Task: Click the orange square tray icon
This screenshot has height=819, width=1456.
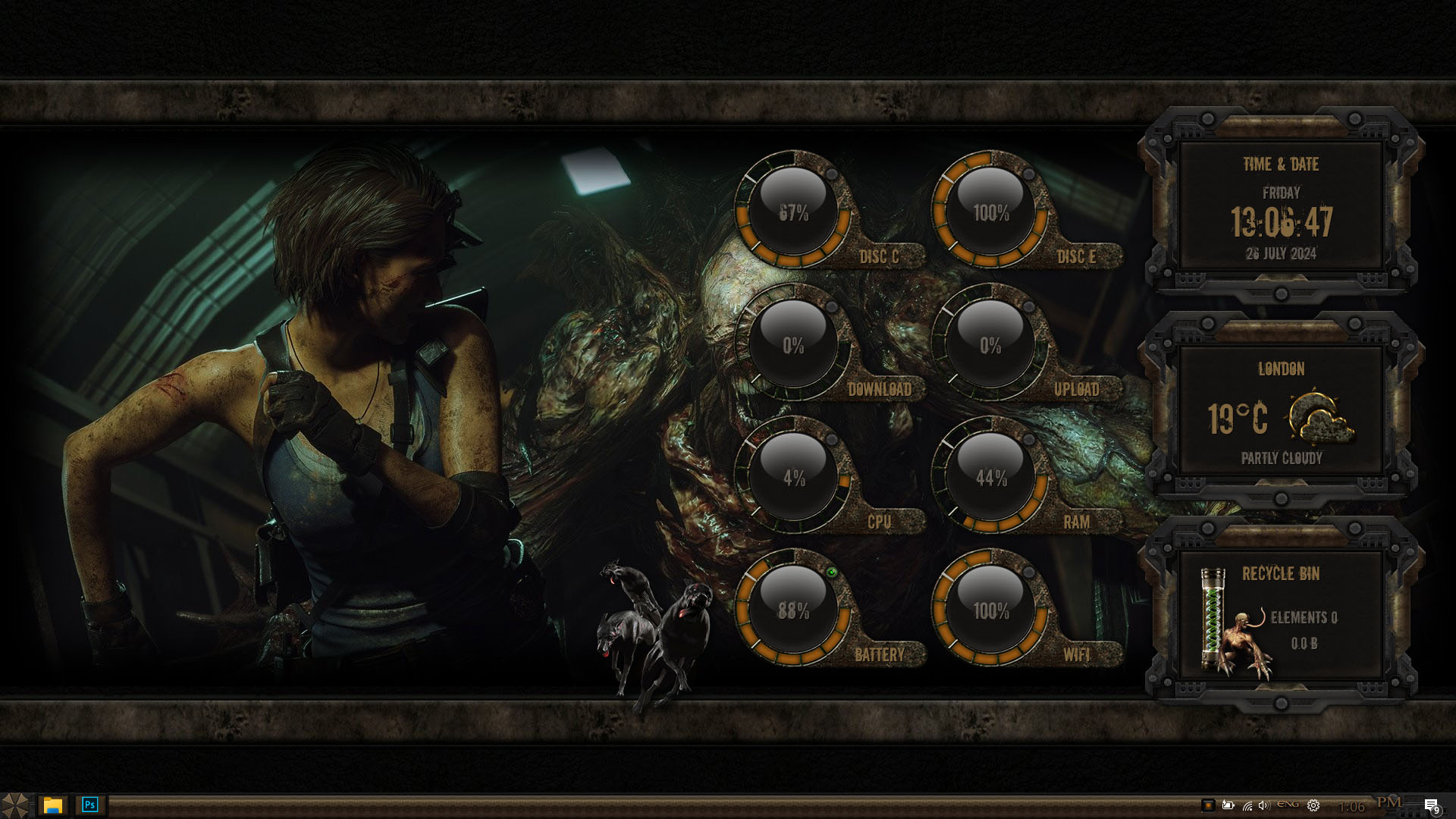Action: tap(1208, 805)
